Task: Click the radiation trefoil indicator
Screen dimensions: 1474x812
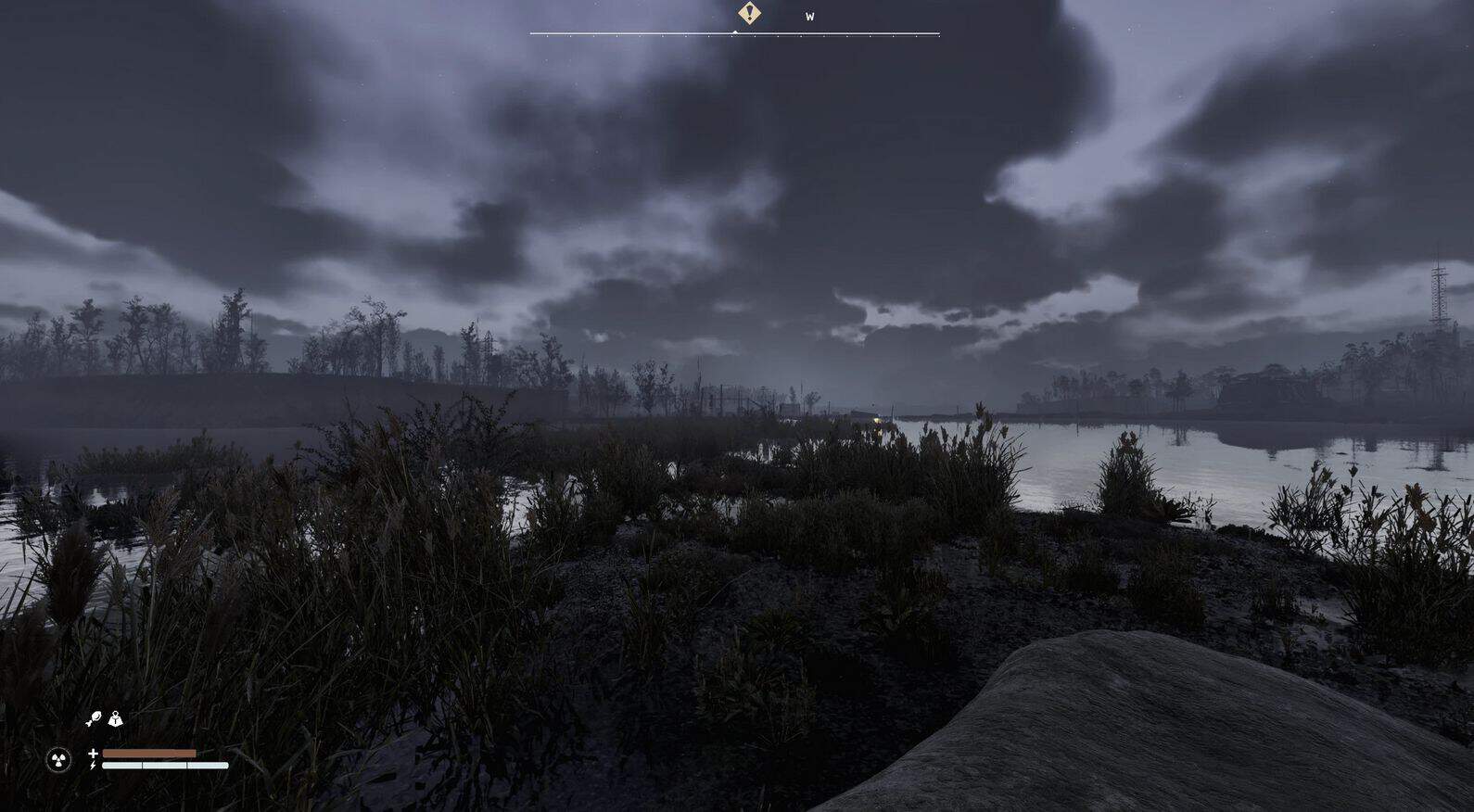Action: click(x=58, y=760)
